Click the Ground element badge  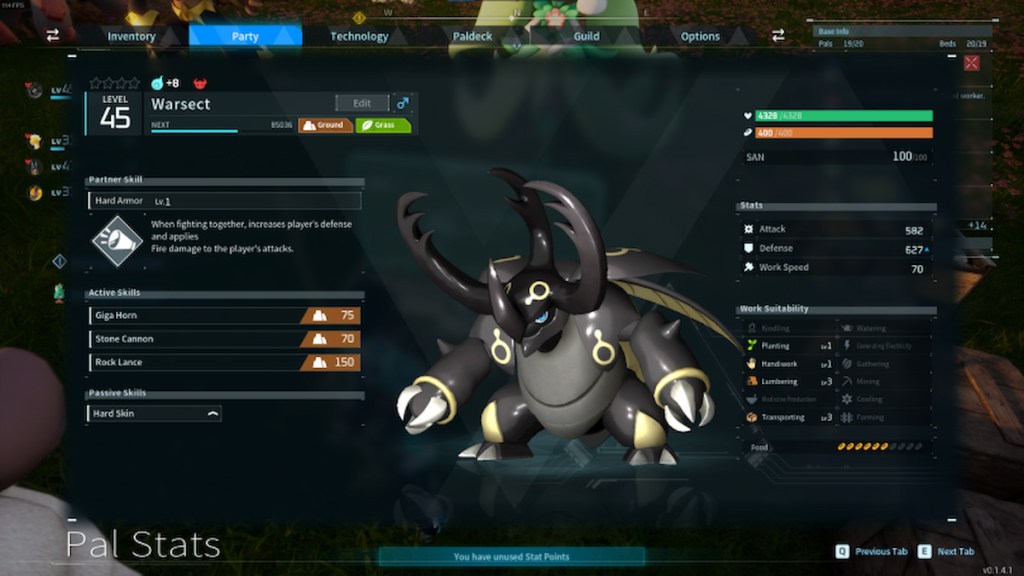coord(326,126)
